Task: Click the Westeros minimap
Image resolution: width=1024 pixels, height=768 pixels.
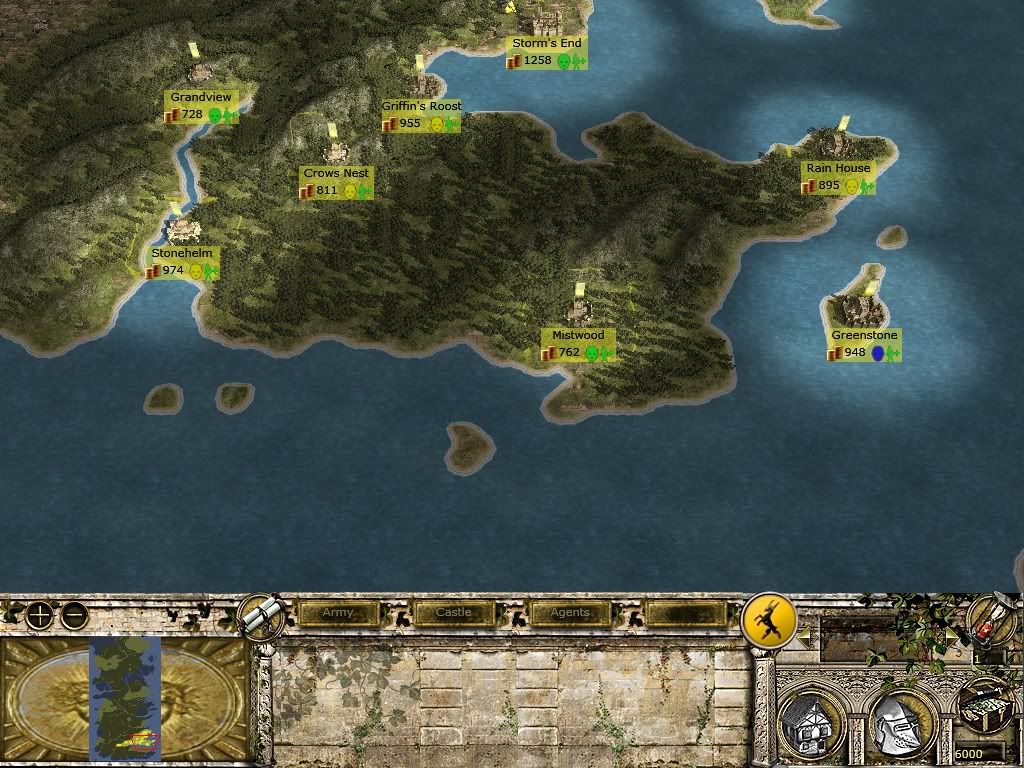Action: 125,698
